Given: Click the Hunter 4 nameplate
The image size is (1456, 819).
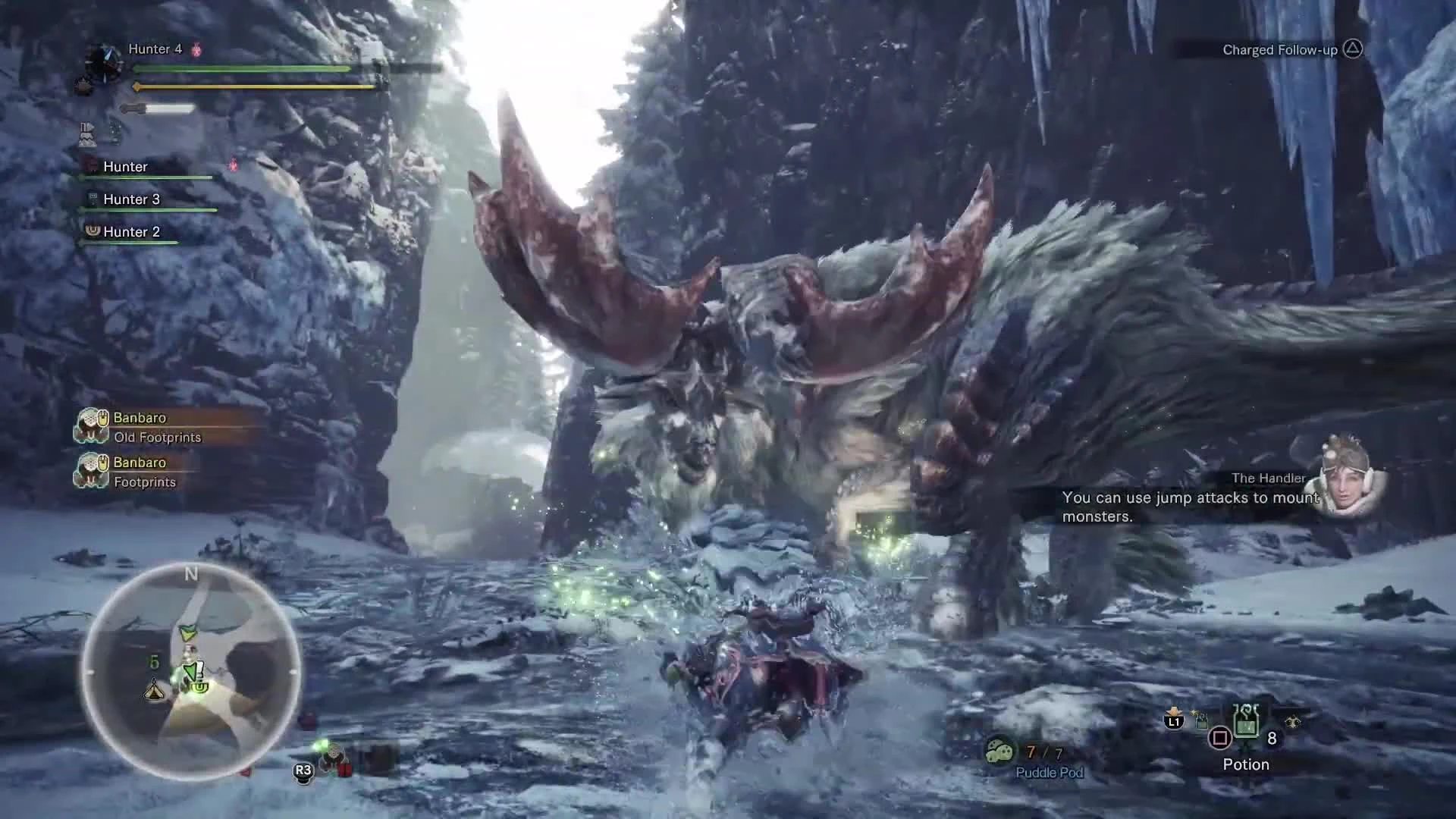Looking at the screenshot, I should pyautogui.click(x=155, y=49).
